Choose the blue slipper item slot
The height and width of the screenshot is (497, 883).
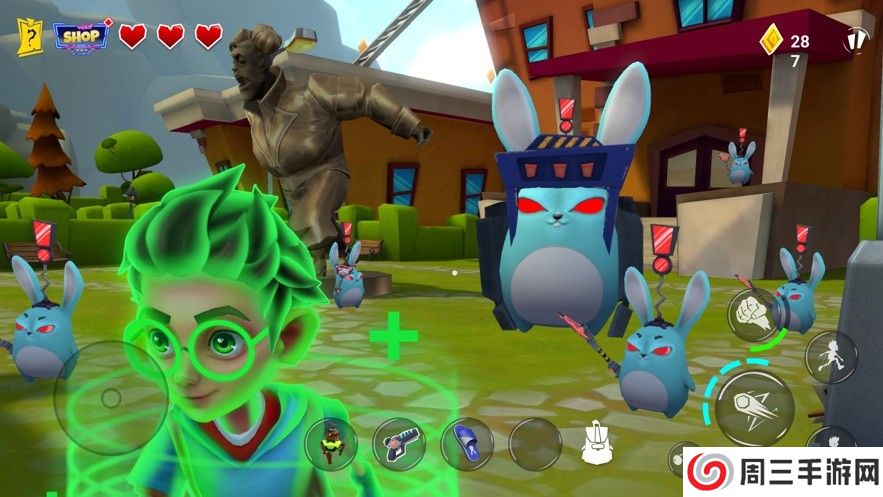click(x=467, y=443)
